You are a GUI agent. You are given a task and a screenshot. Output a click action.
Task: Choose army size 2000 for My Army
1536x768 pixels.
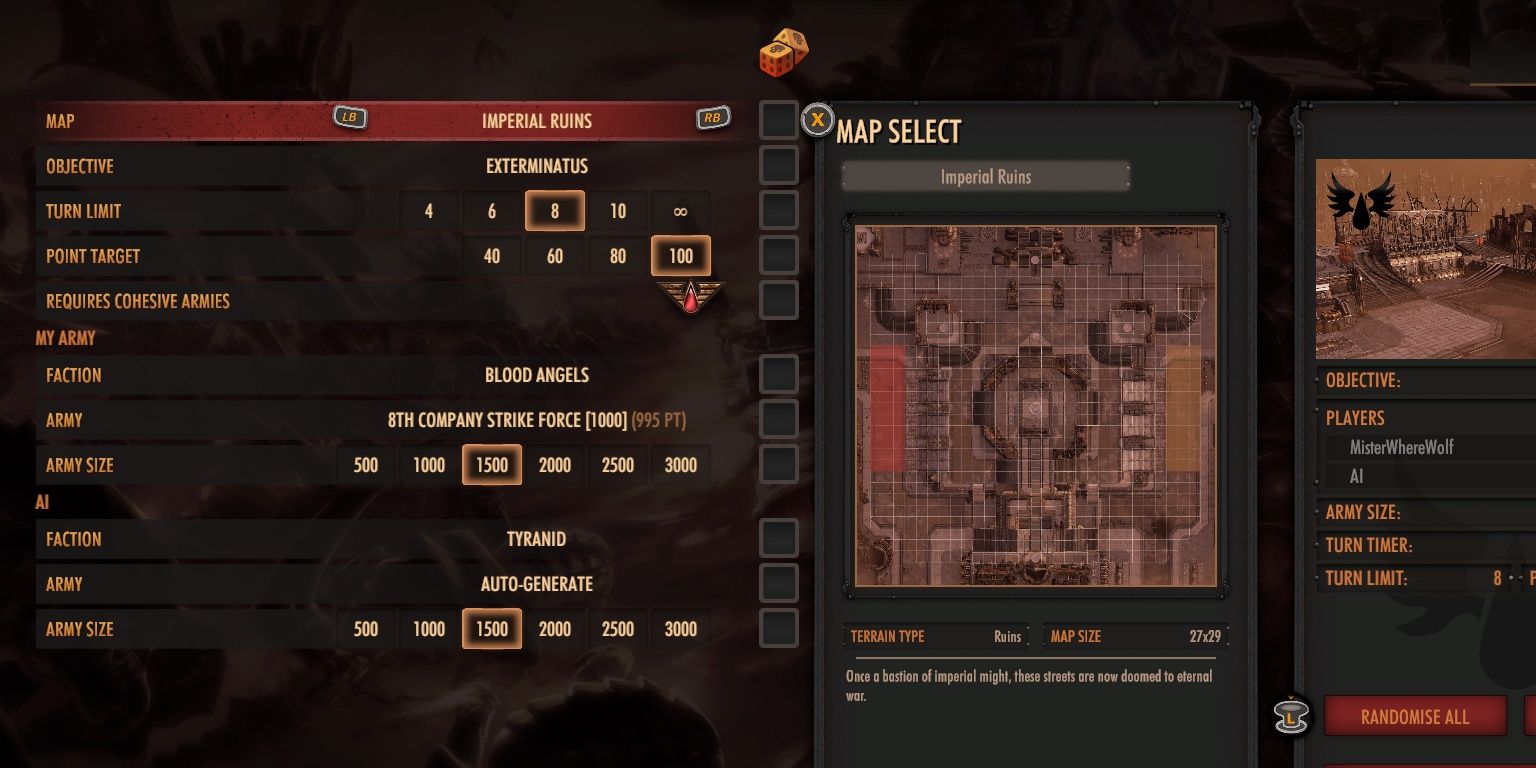pyautogui.click(x=554, y=465)
